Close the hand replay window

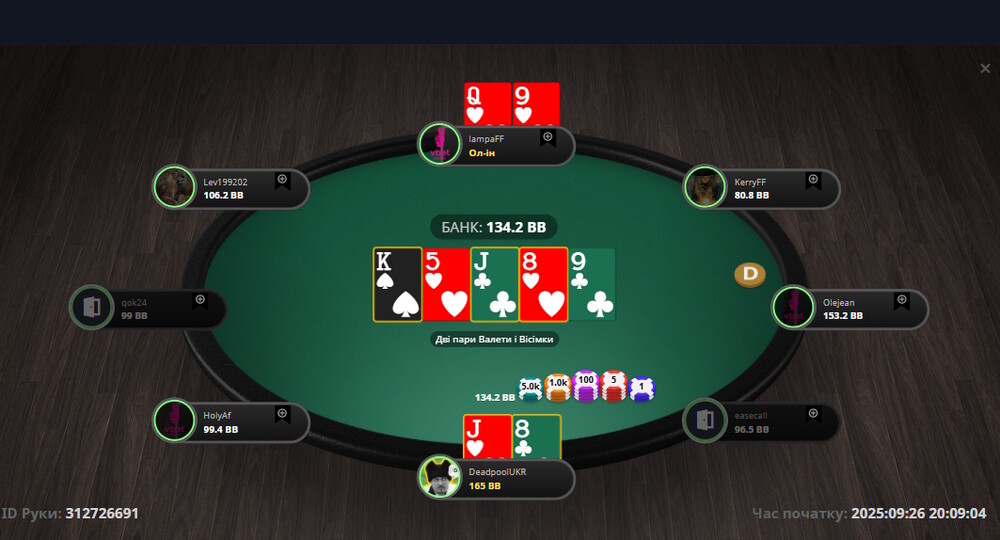pos(985,68)
